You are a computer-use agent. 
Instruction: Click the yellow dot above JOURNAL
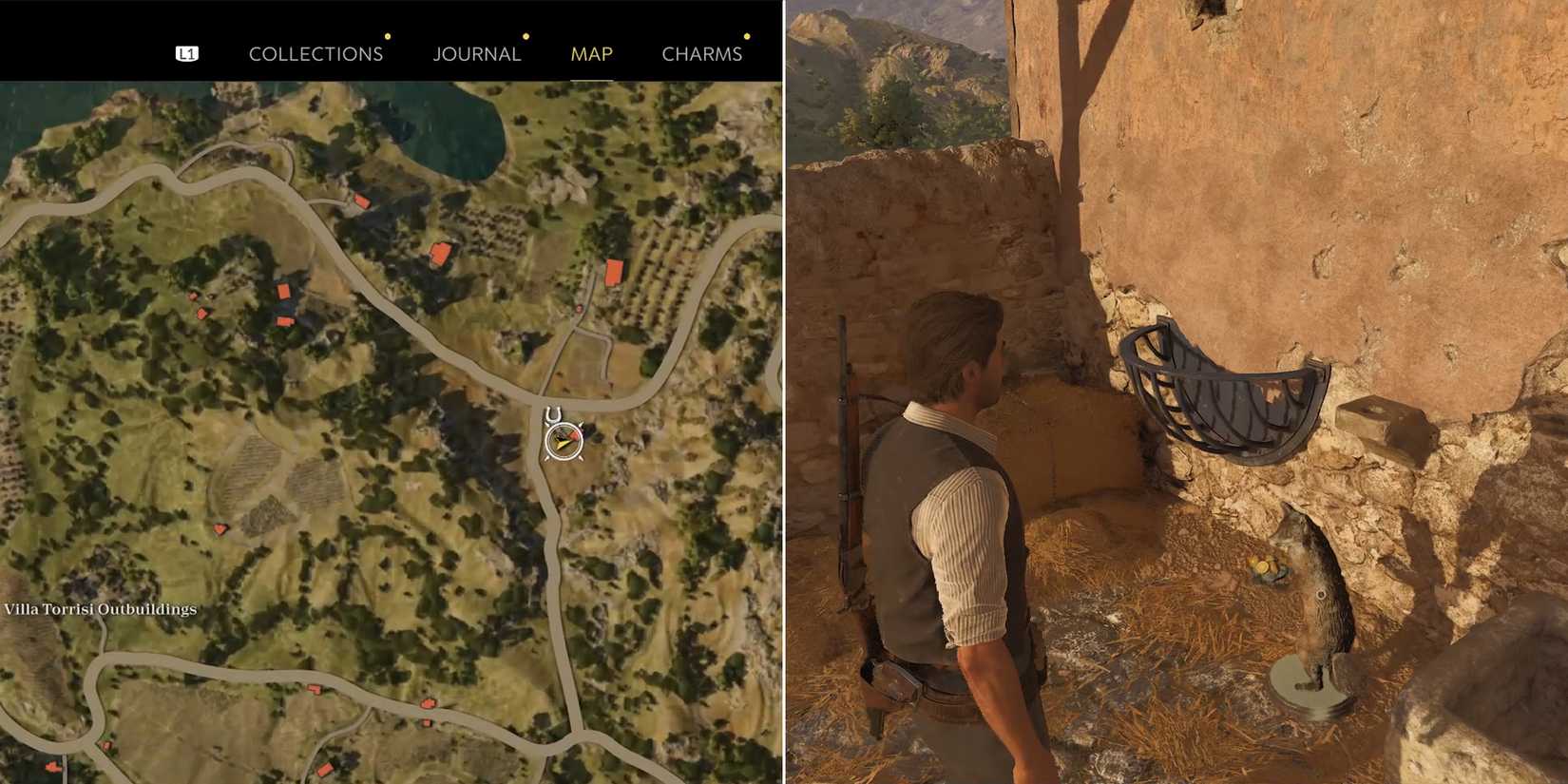(526, 36)
